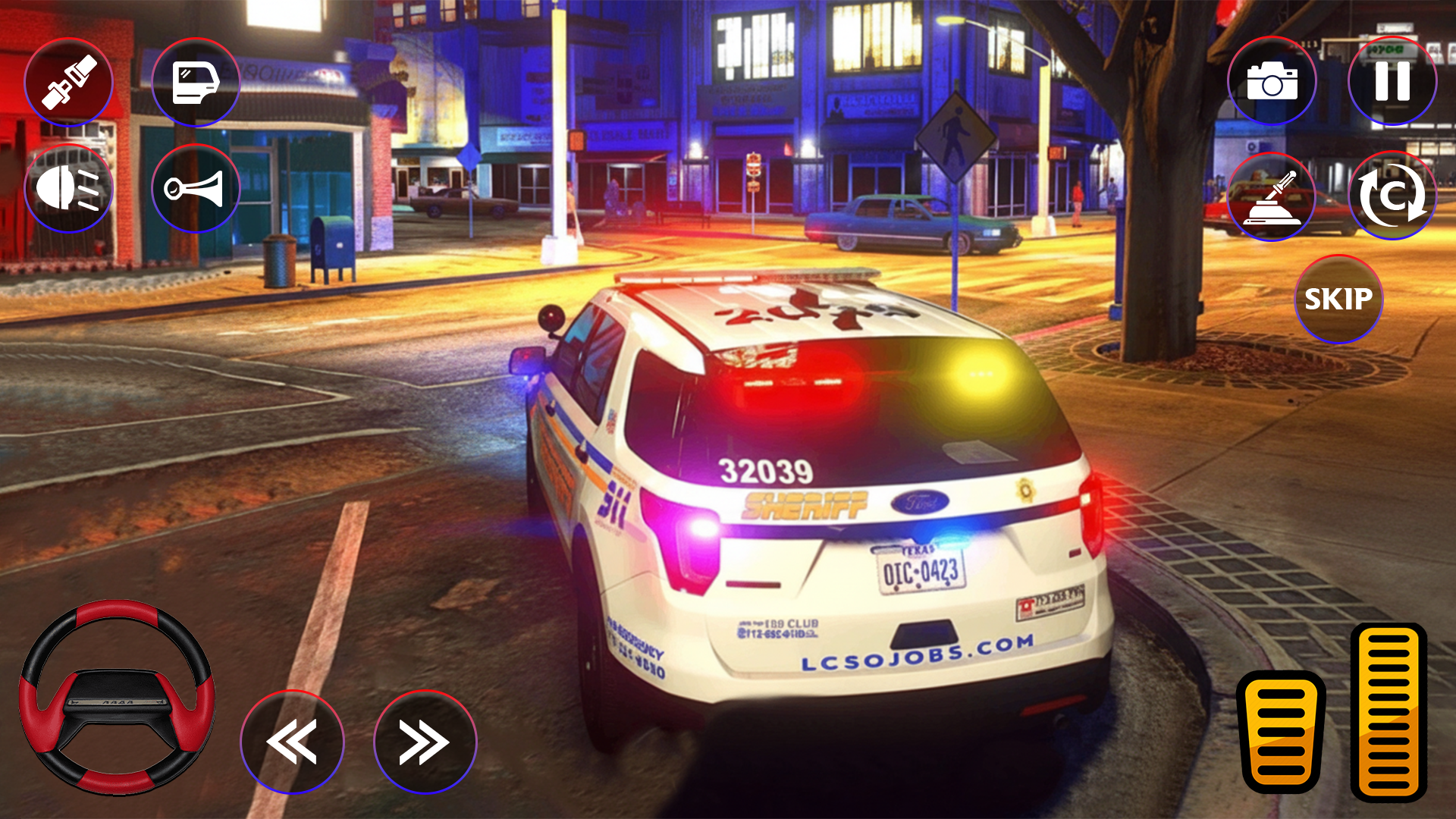Screen dimensions: 1456x819
Task: Skip with the SKIP button
Action: [x=1338, y=299]
